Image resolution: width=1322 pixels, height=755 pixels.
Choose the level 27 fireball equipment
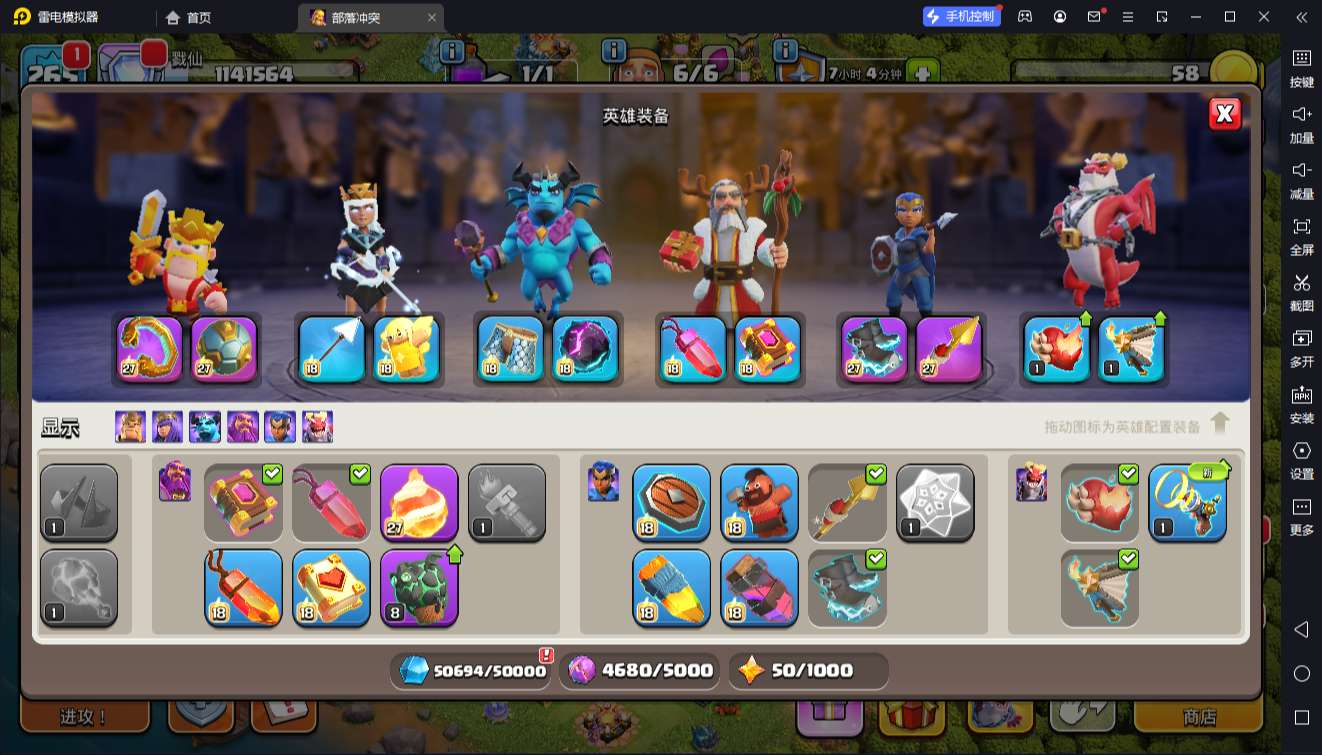coord(419,502)
